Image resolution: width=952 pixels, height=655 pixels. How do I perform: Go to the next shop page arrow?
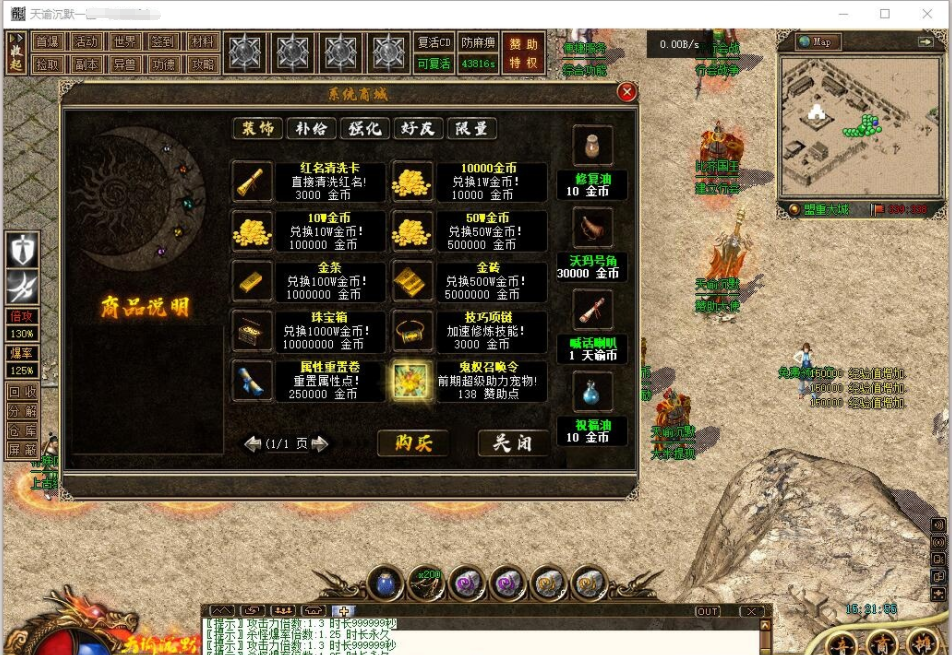click(320, 444)
